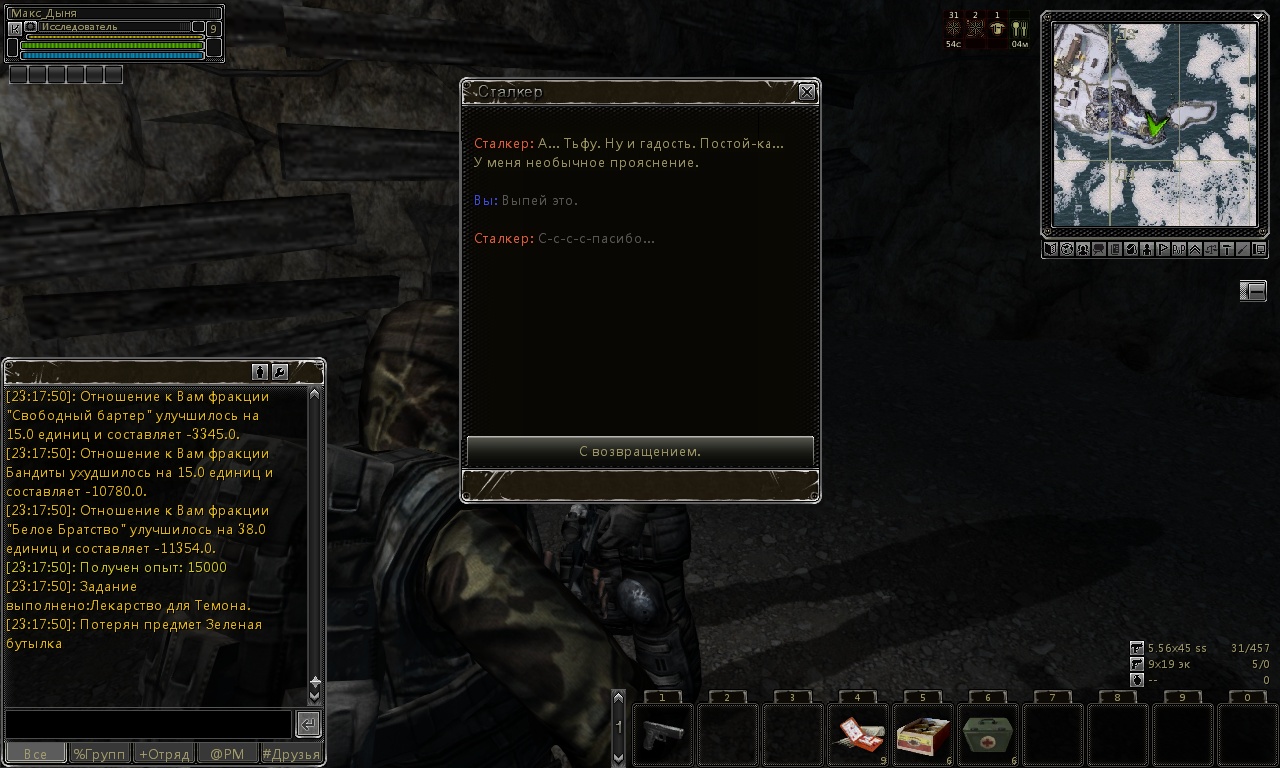Open chat settings via the wrench icon
The width and height of the screenshot is (1280, 768).
pos(280,372)
